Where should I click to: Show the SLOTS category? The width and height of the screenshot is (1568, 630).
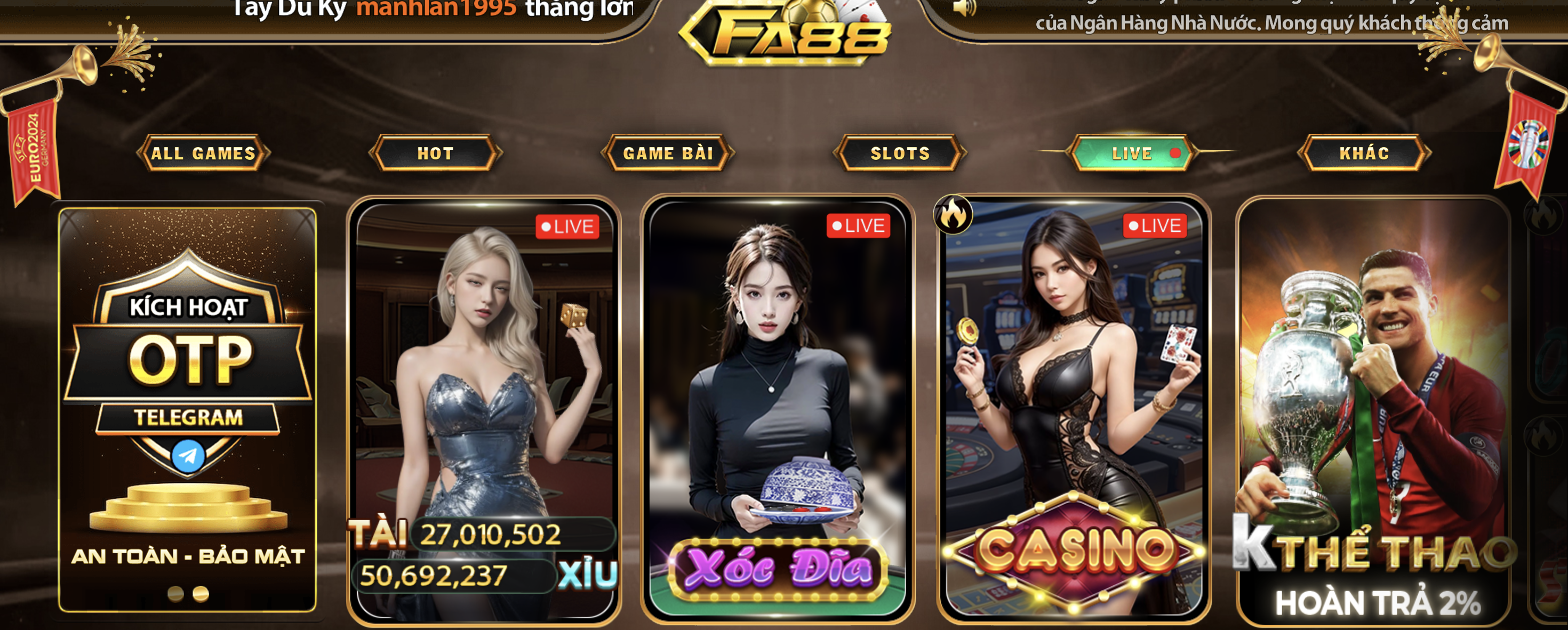point(900,154)
